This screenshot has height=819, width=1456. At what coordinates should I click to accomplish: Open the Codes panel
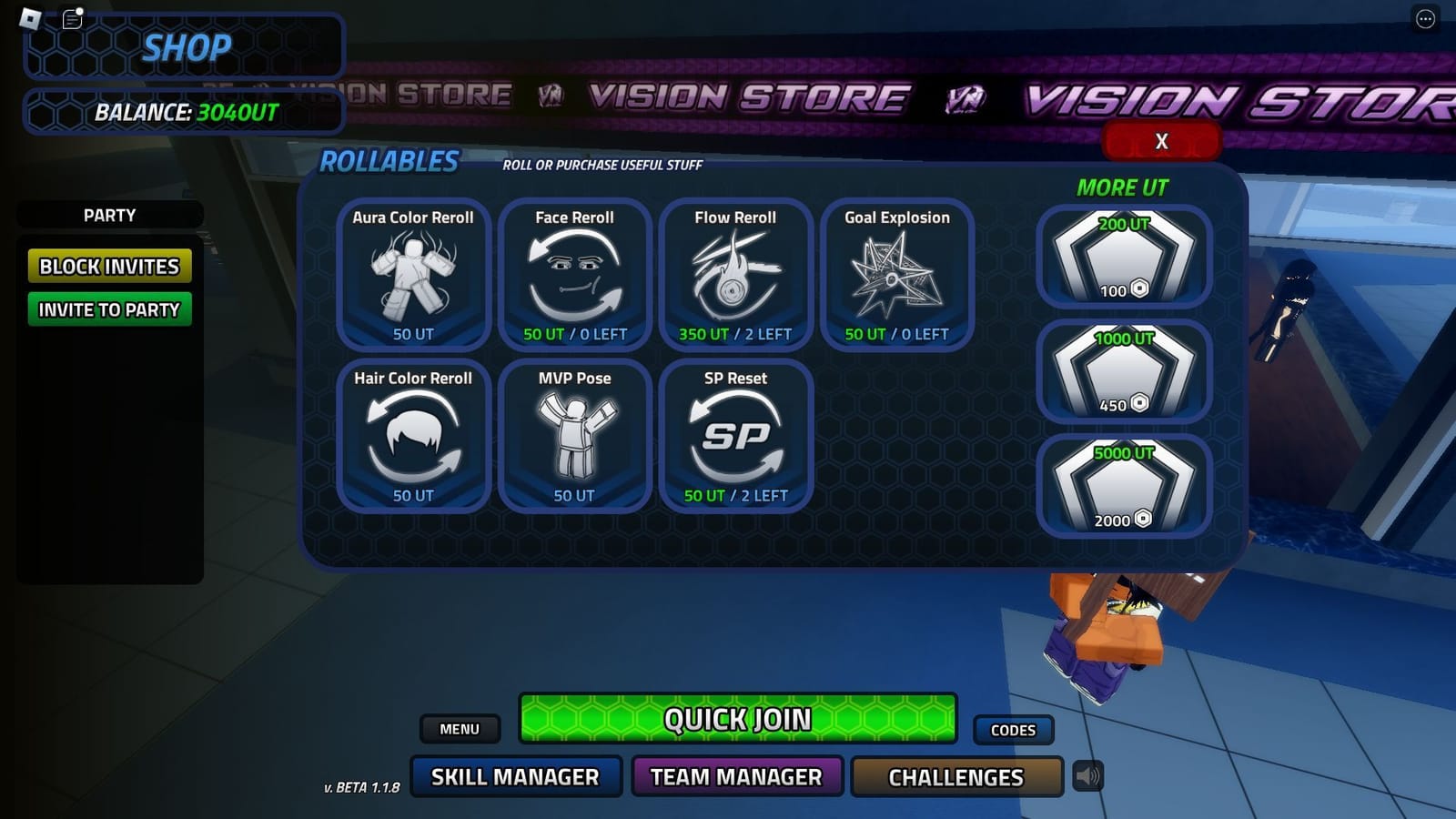(1013, 730)
